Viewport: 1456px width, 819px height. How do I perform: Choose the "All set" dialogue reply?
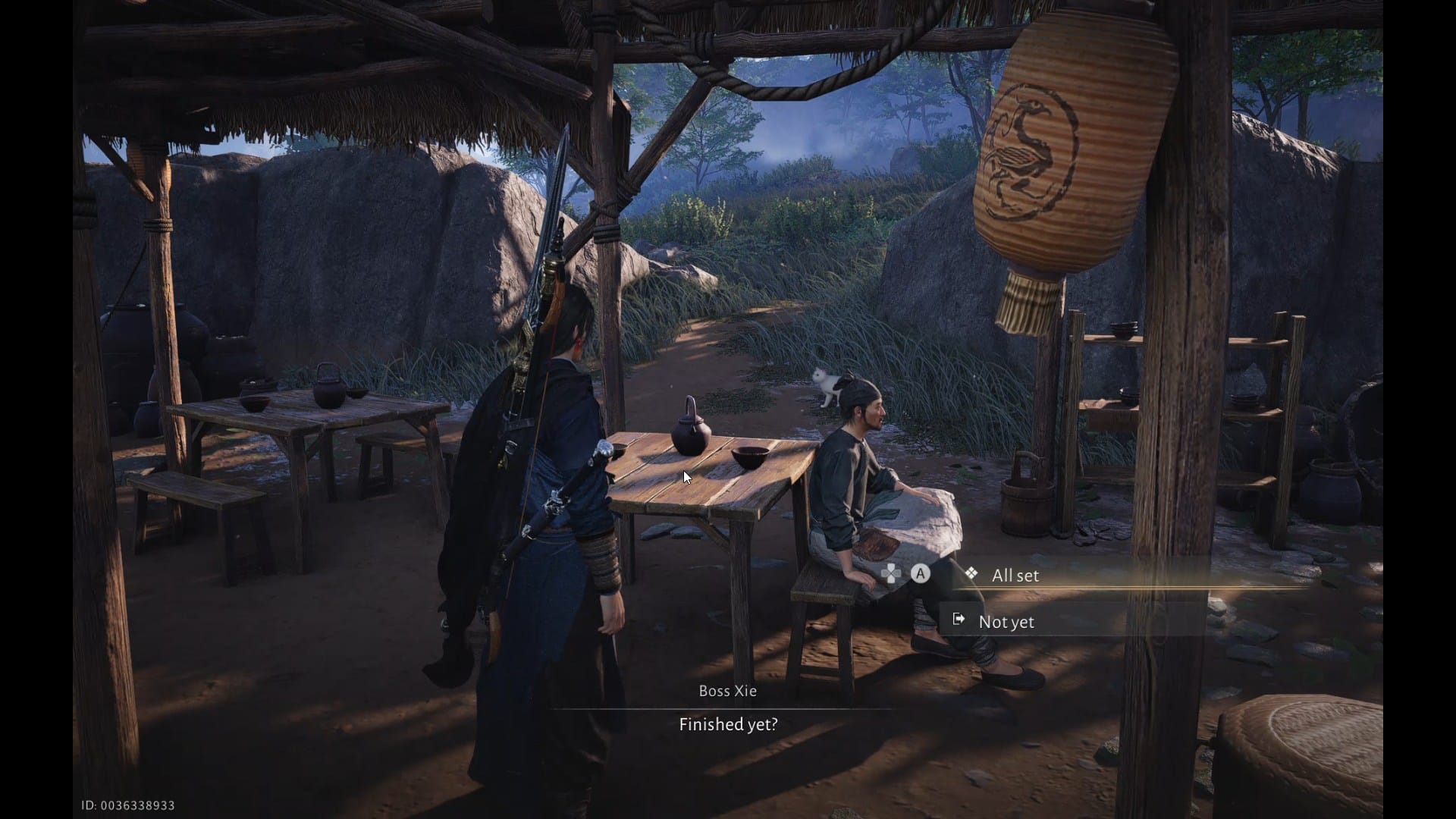[1015, 576]
